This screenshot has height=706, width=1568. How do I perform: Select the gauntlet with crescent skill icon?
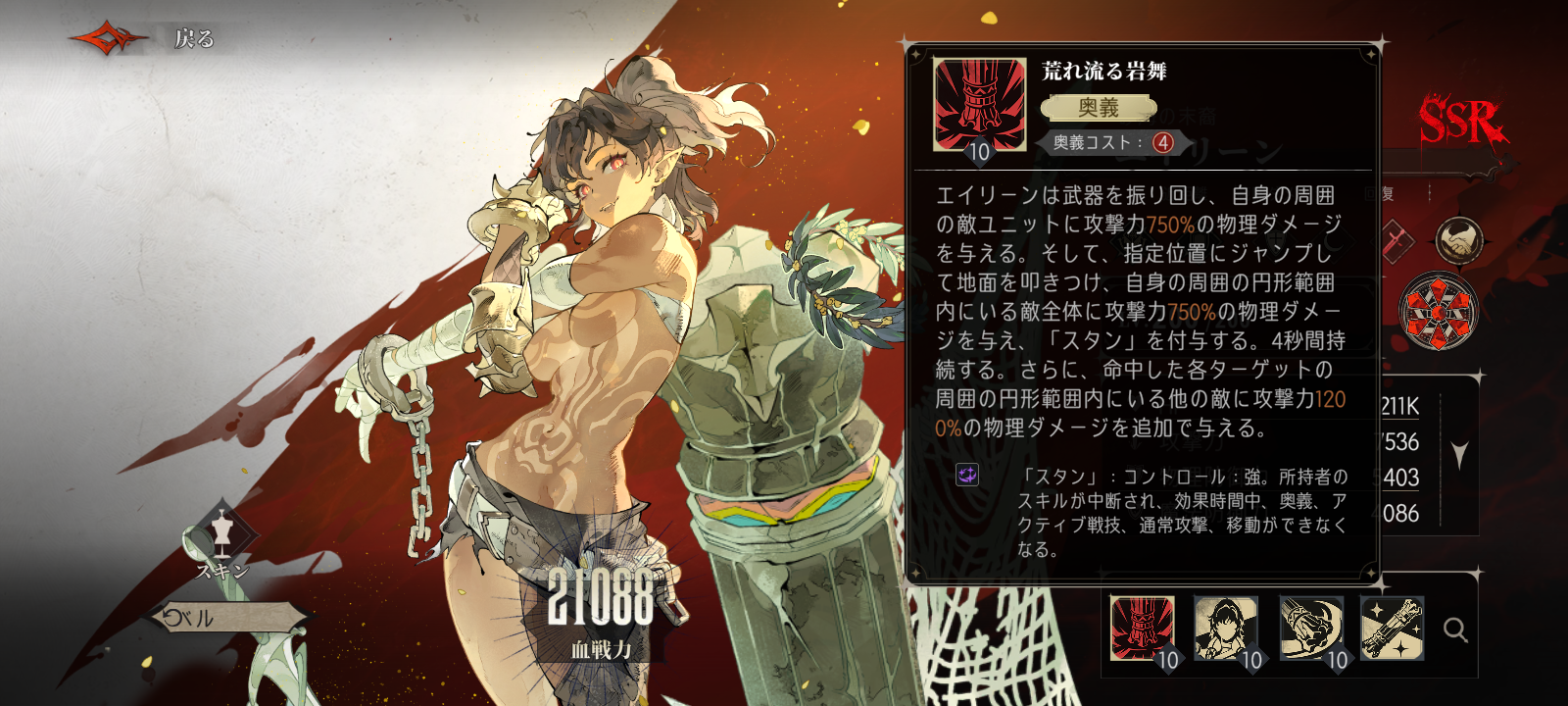1310,629
